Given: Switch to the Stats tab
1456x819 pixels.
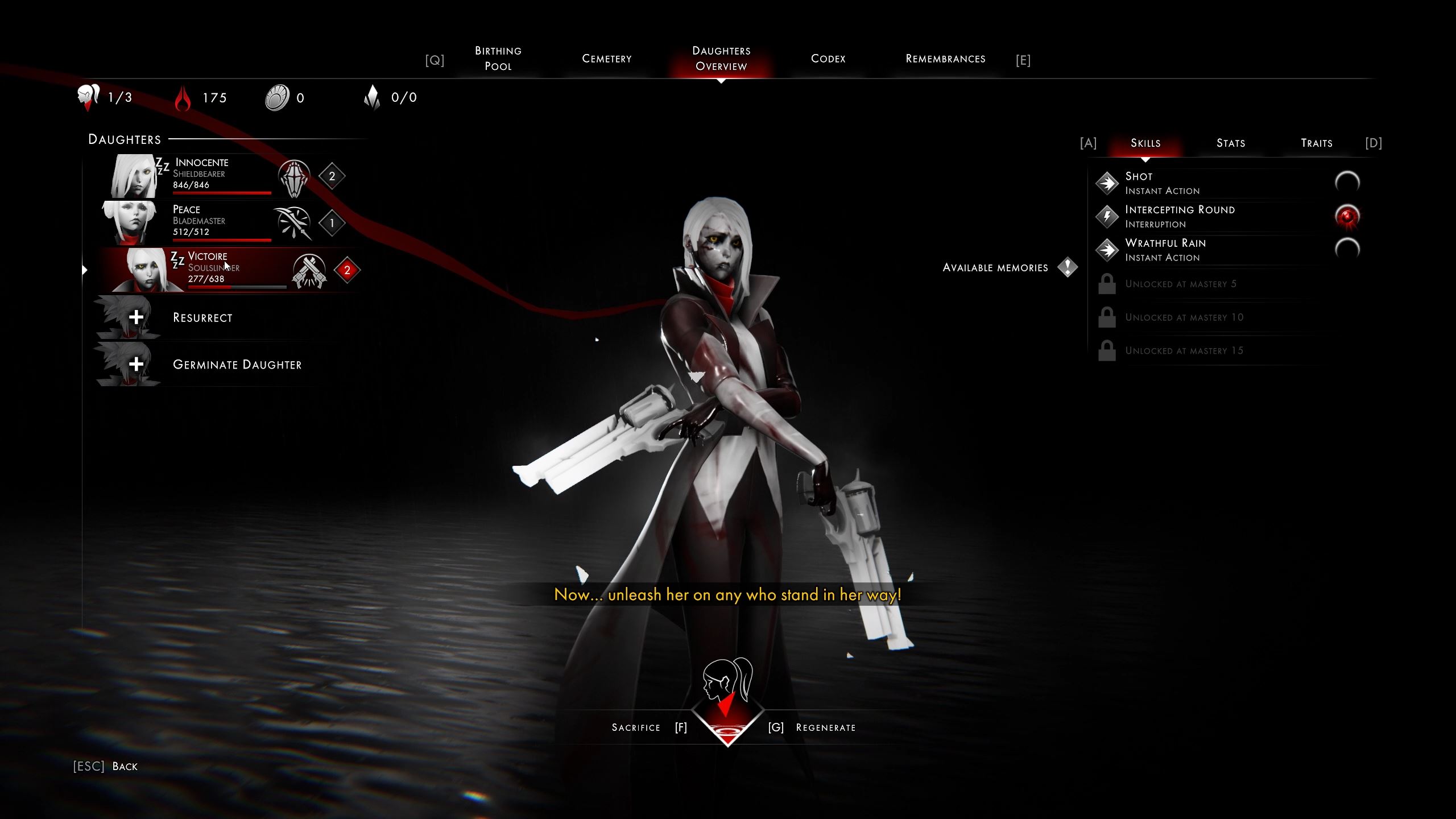Looking at the screenshot, I should point(1231,143).
